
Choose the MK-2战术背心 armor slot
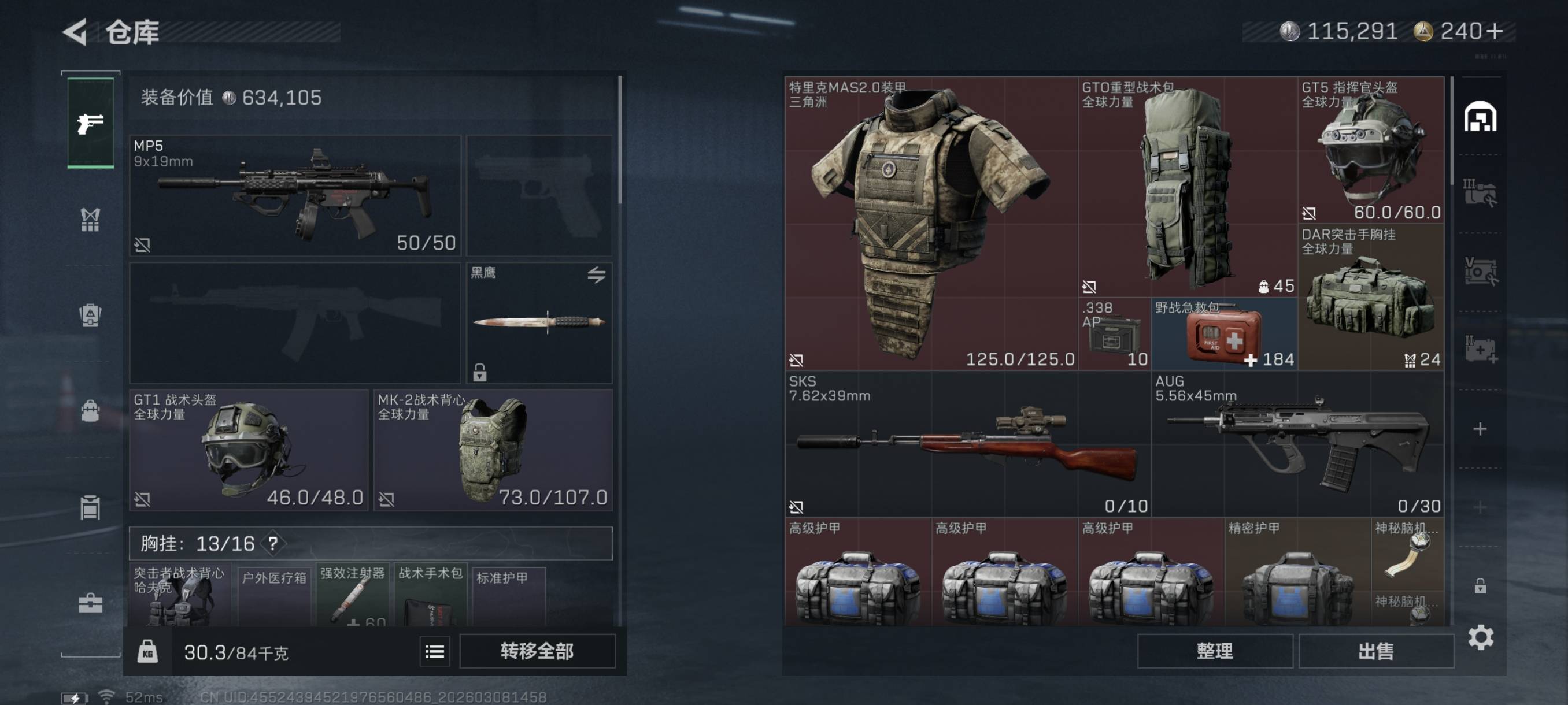[x=493, y=450]
